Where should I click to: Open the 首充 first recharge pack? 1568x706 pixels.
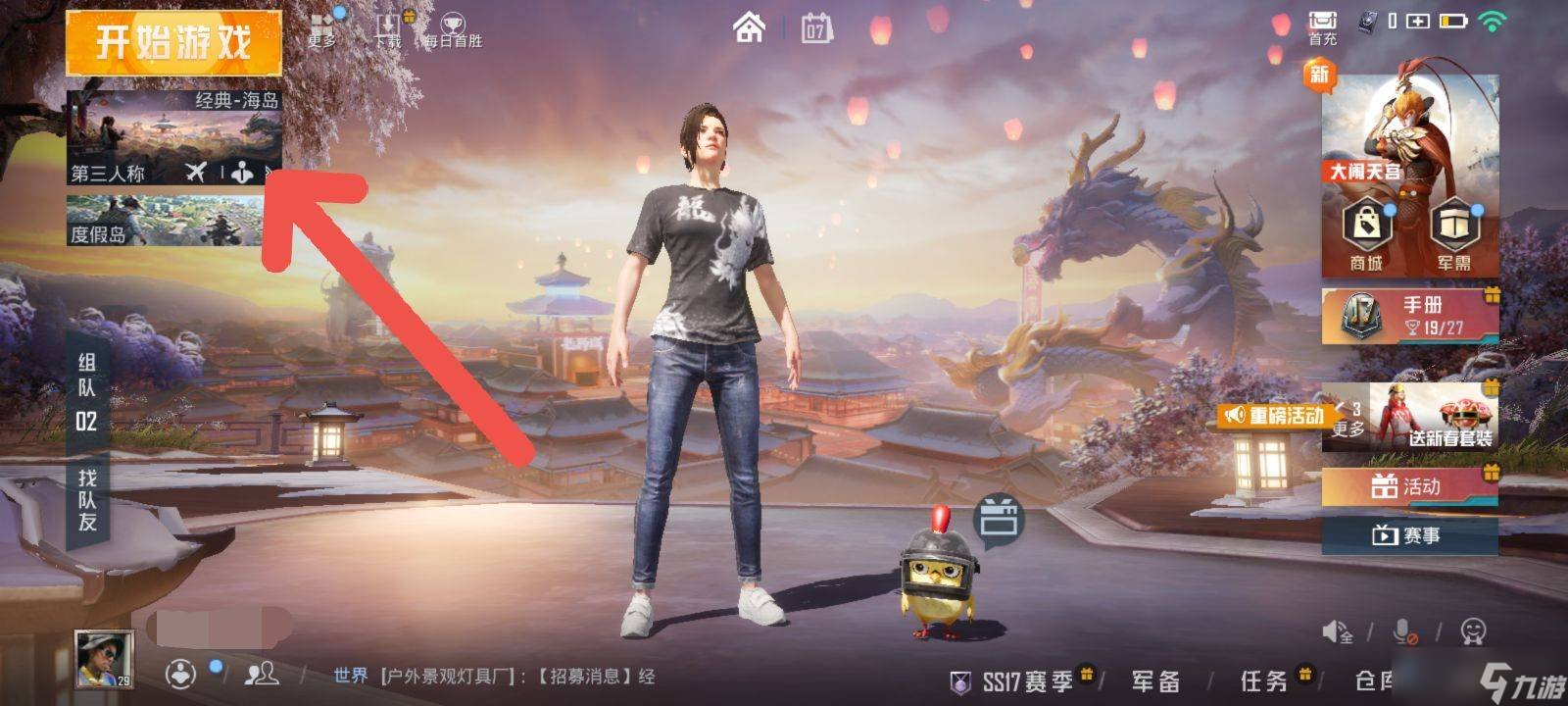pyautogui.click(x=1322, y=25)
